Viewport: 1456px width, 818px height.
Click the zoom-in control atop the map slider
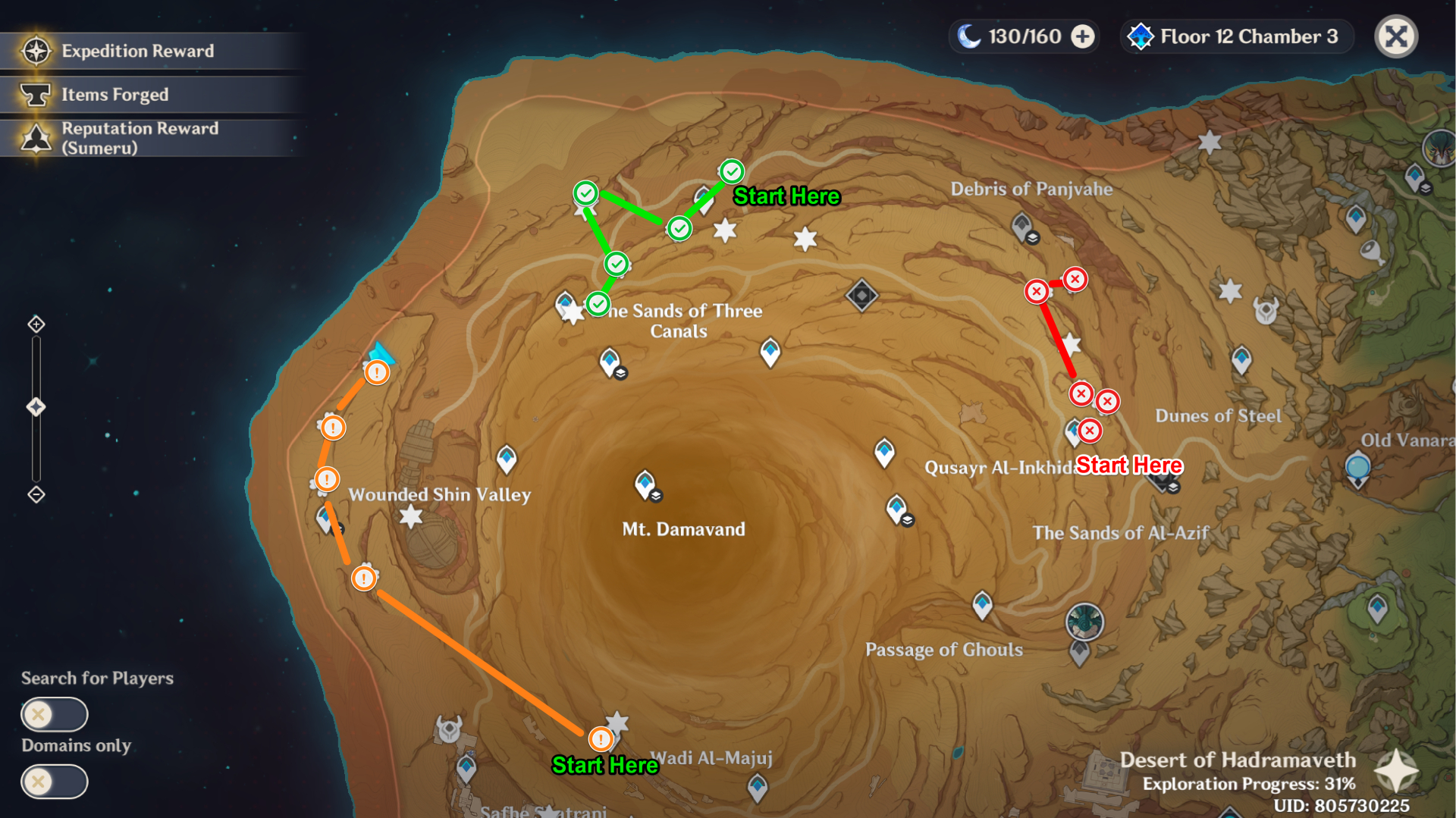35,322
